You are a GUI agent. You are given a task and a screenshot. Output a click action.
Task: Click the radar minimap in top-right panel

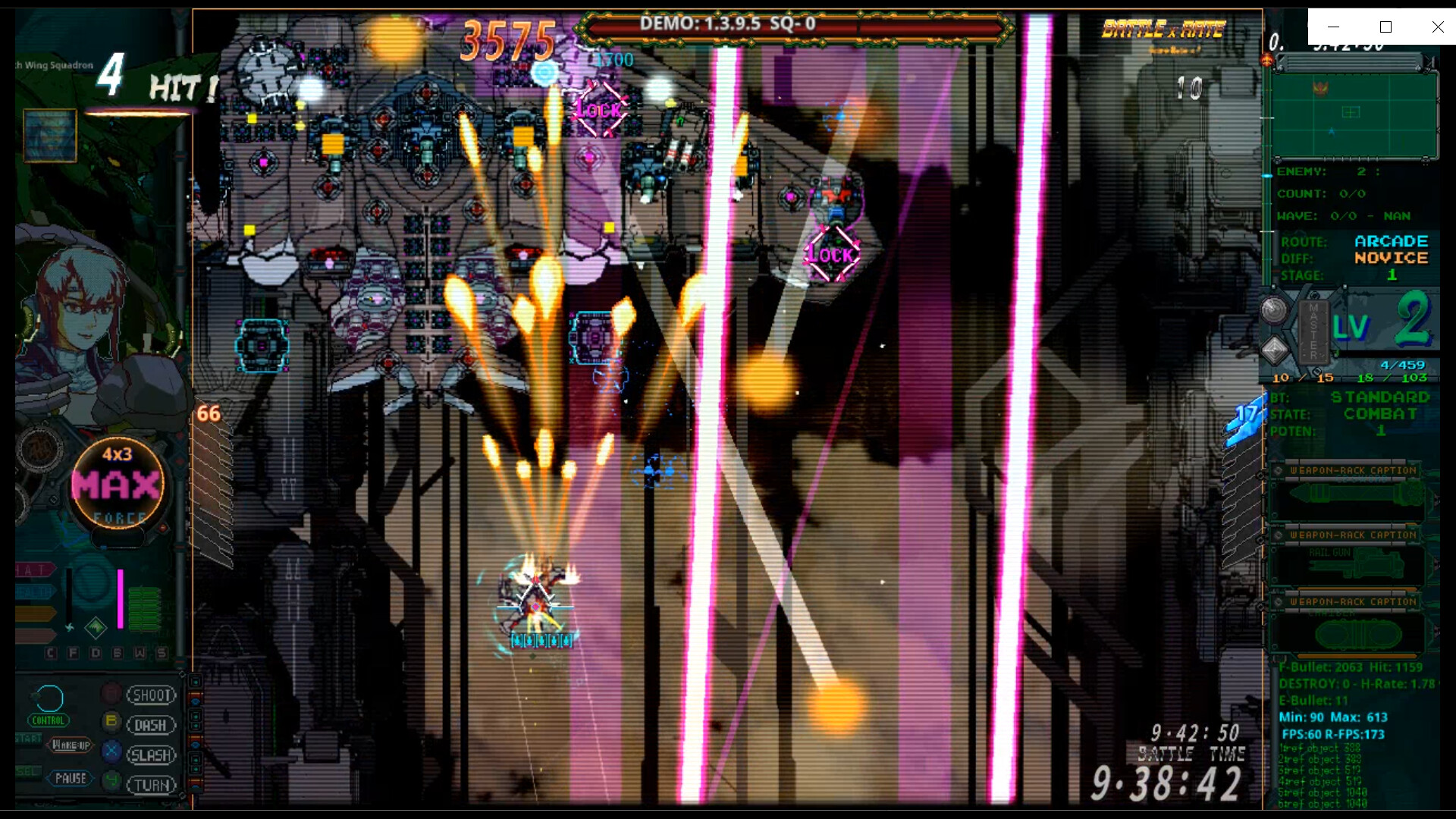pos(1356,114)
